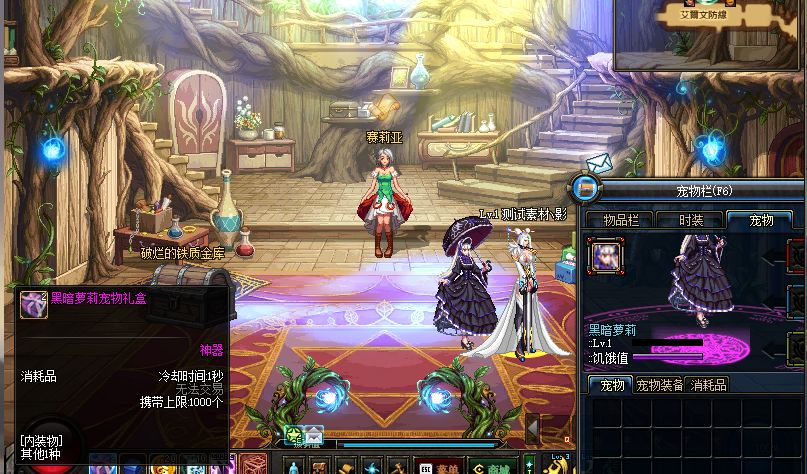807x474 pixels.
Task: Click the round chest icon on panel header
Action: (585, 188)
